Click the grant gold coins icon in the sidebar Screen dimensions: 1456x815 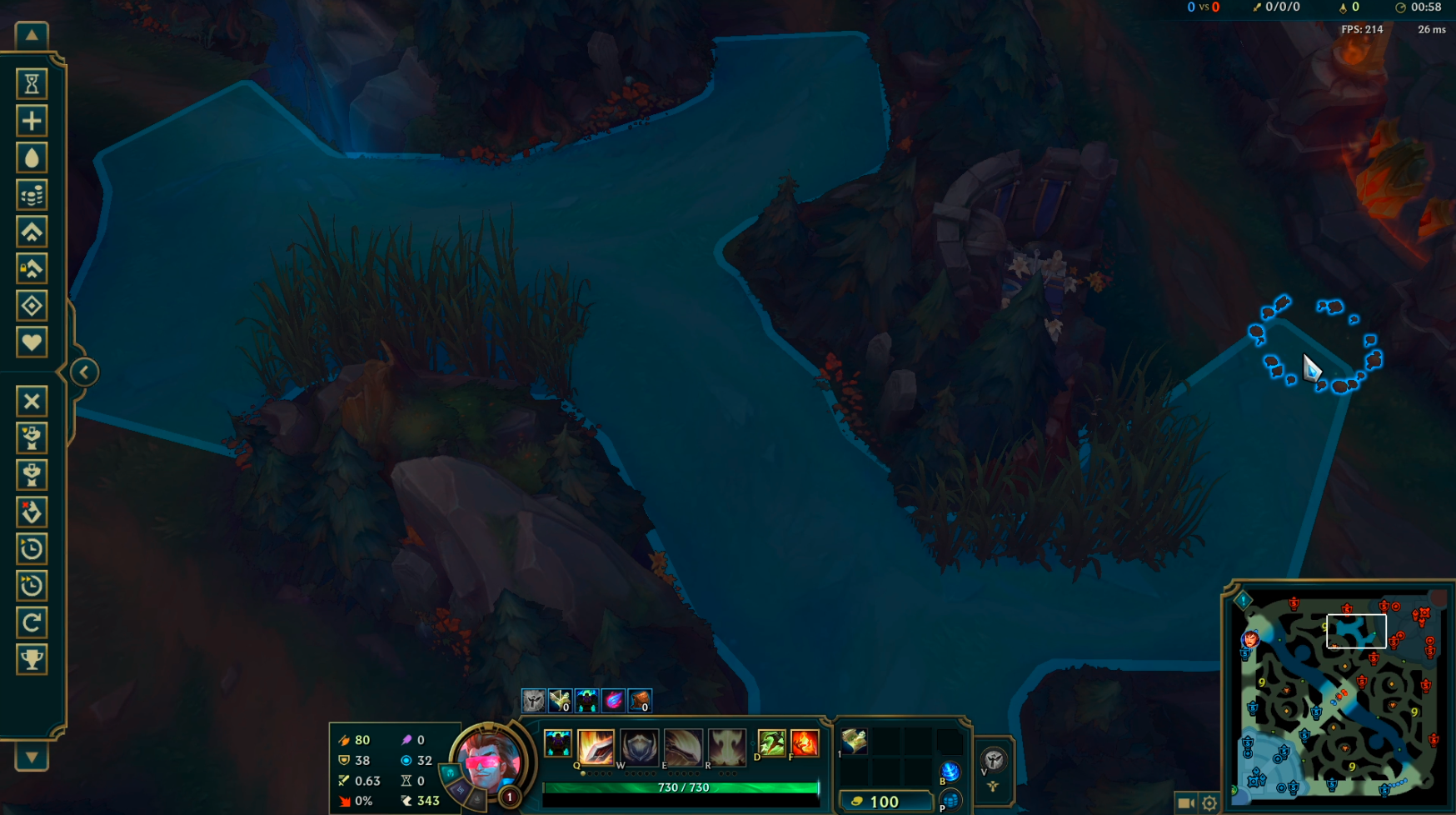[x=32, y=193]
